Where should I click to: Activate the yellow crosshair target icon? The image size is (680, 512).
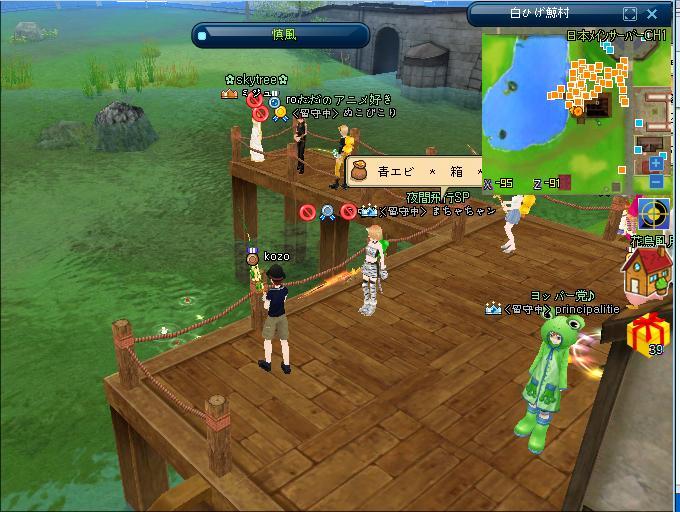tap(653, 214)
